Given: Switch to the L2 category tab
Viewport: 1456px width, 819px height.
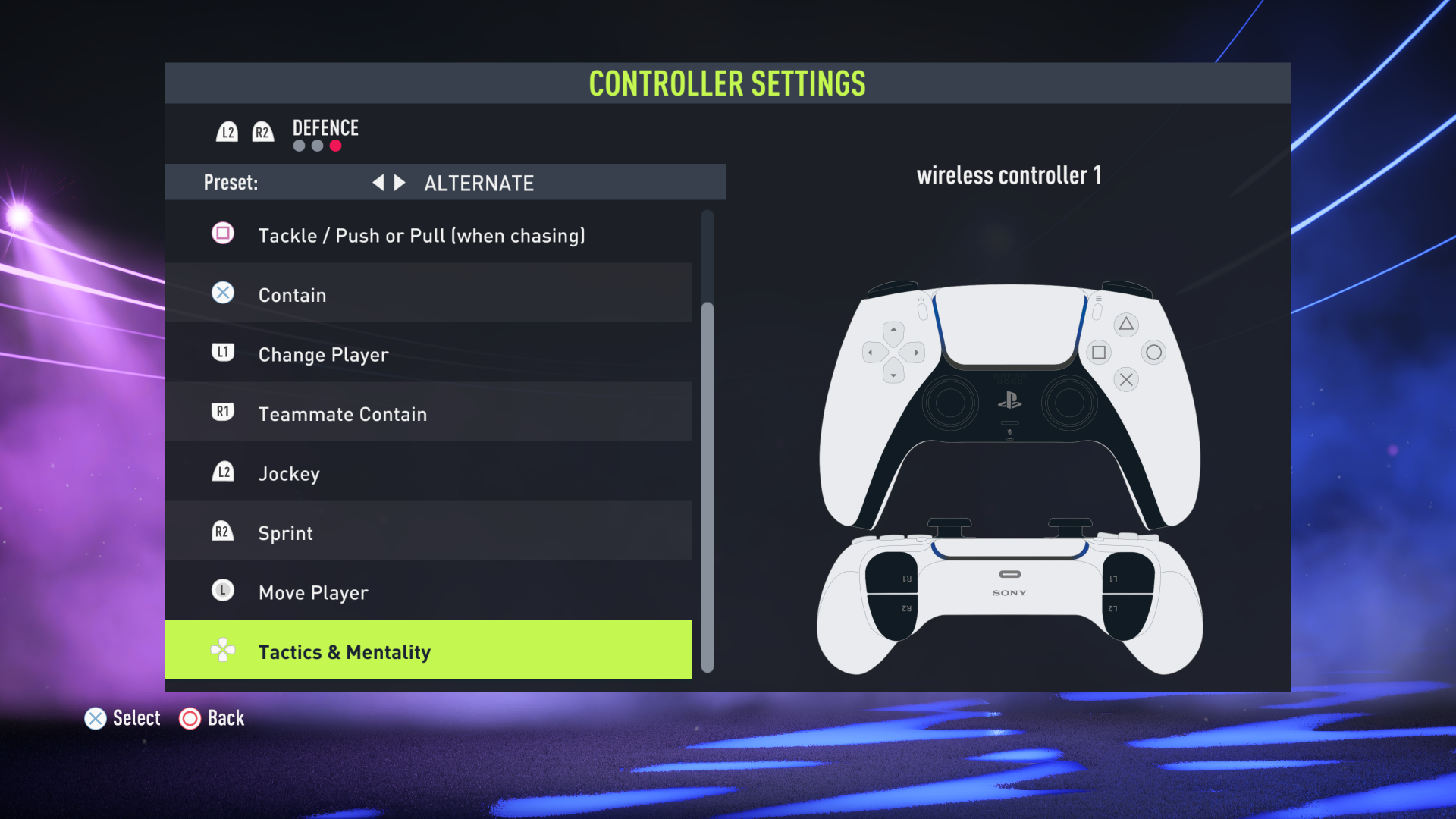Looking at the screenshot, I should point(227,130).
